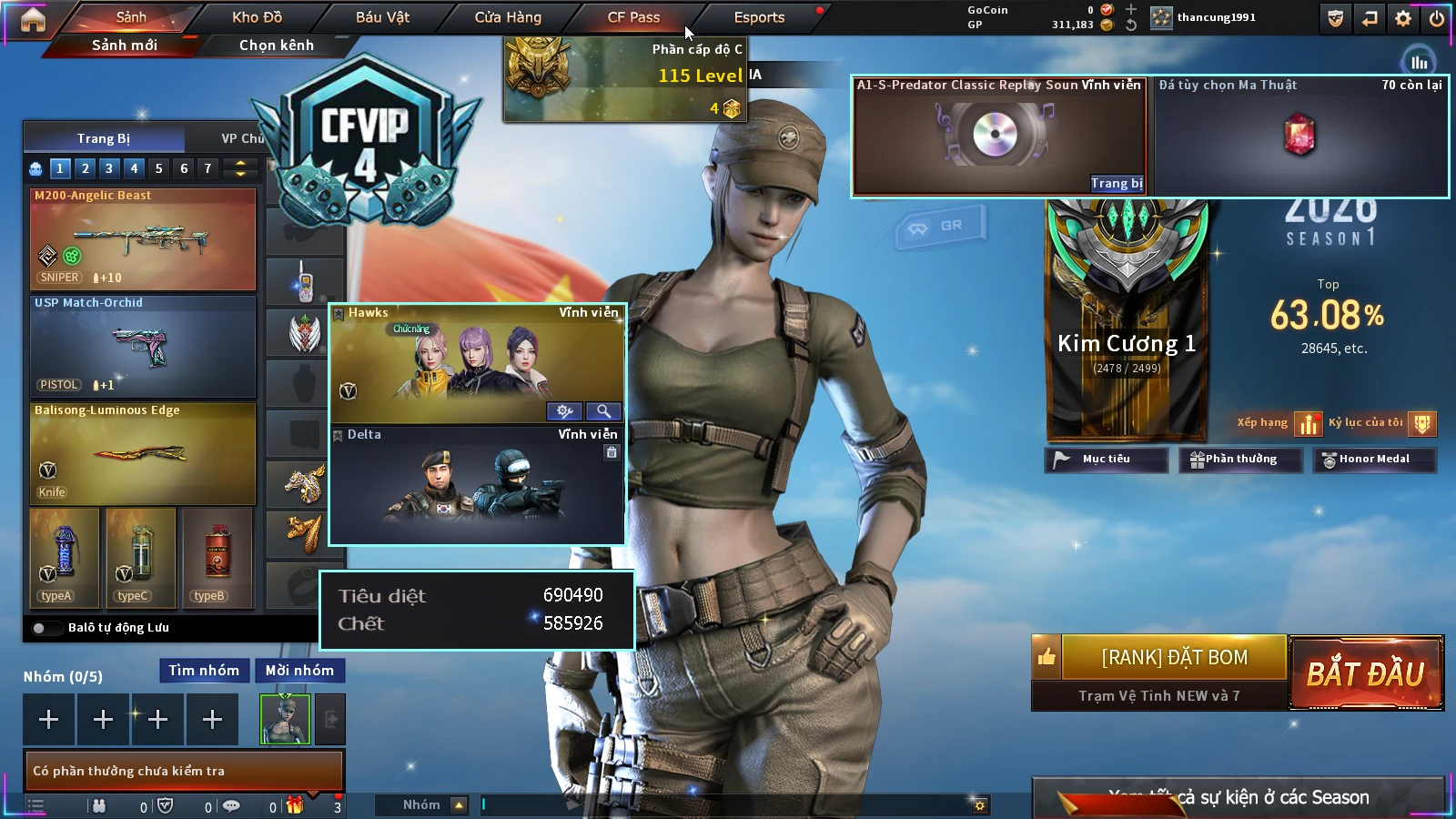Viewport: 1456px width, 819px height.
Task: View the Honor Medal page
Action: click(x=1373, y=460)
